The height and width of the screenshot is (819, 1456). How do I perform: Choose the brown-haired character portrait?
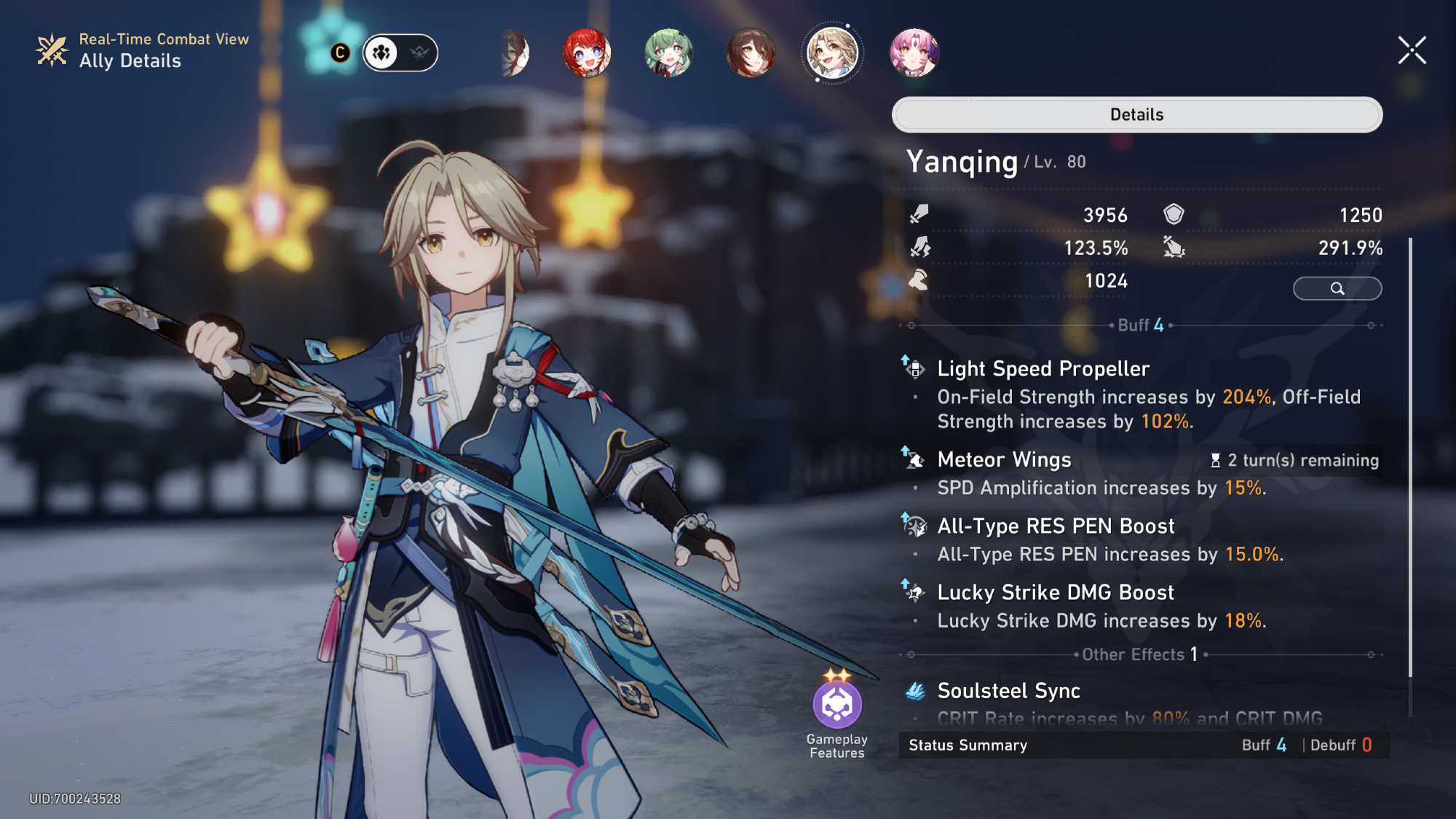[750, 52]
